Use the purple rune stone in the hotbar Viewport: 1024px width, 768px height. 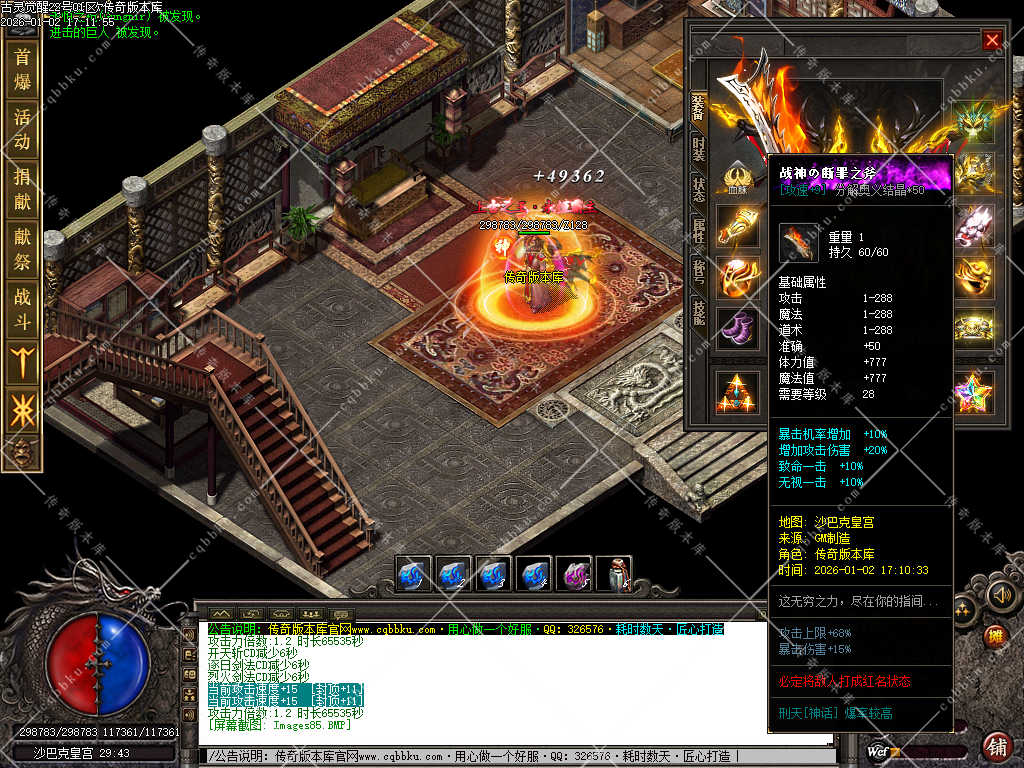(x=573, y=575)
